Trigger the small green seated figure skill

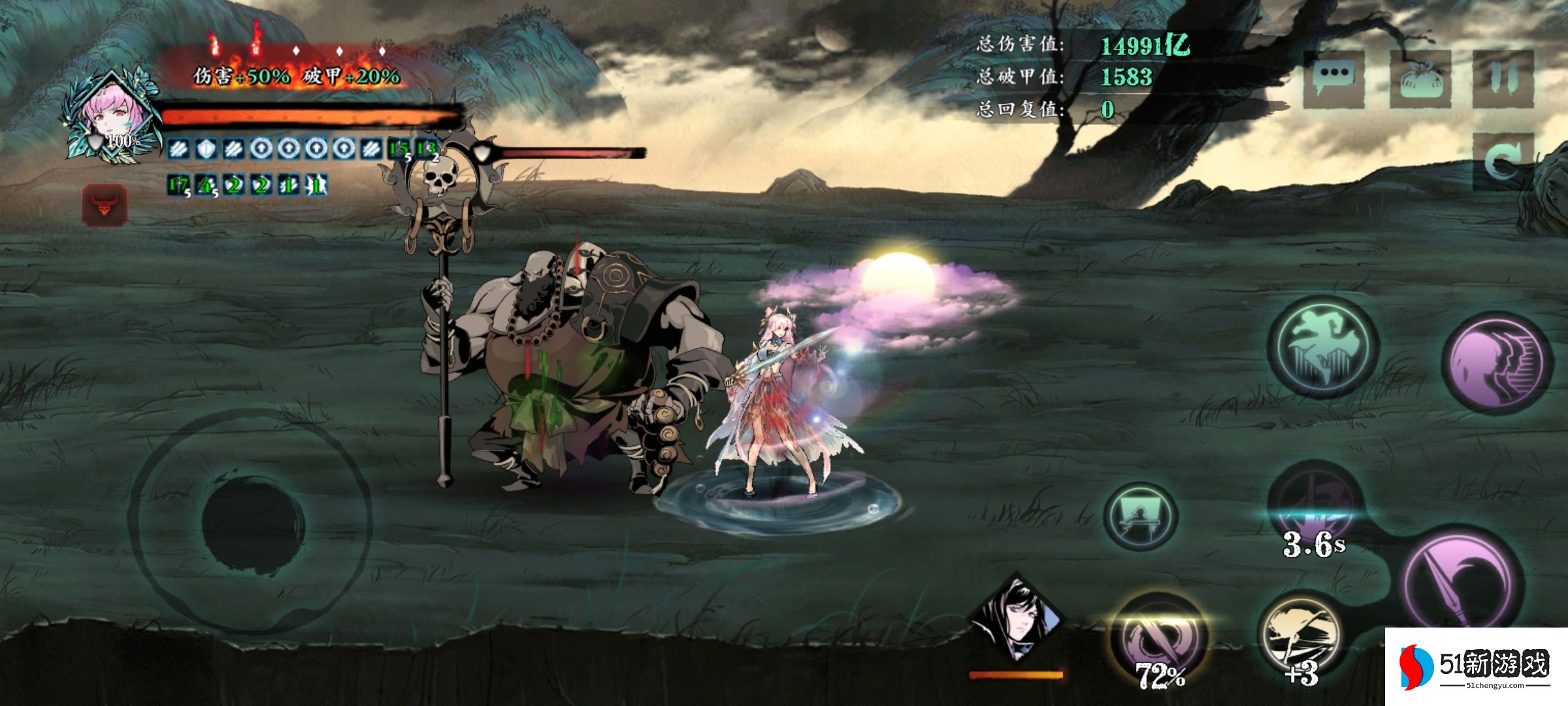[x=1140, y=516]
